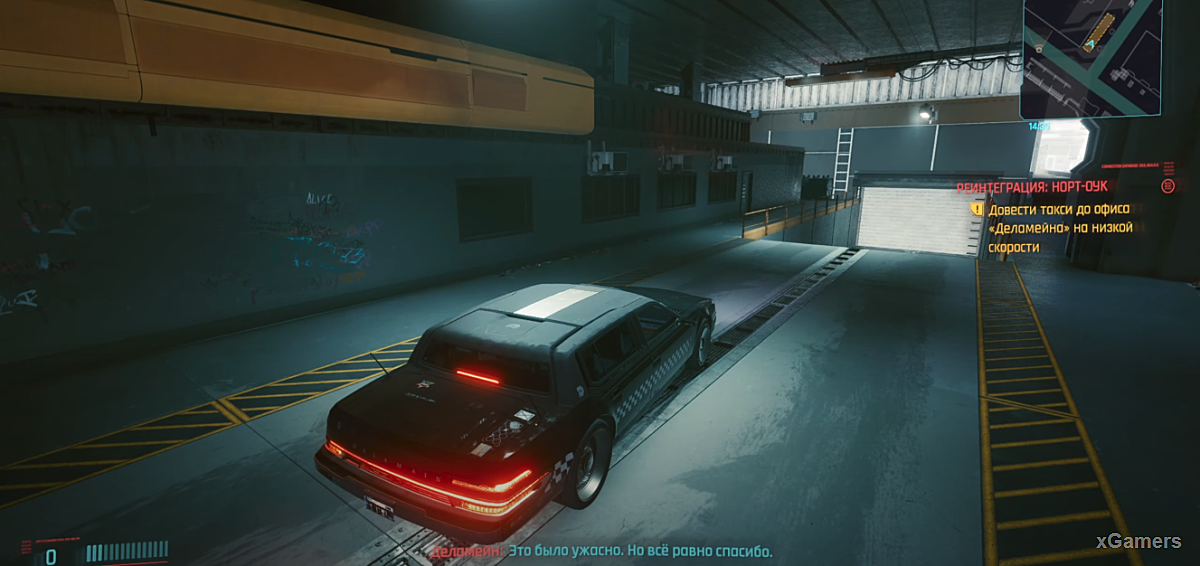Click the red circular quest journal icon
The height and width of the screenshot is (566, 1200).
tap(1168, 186)
